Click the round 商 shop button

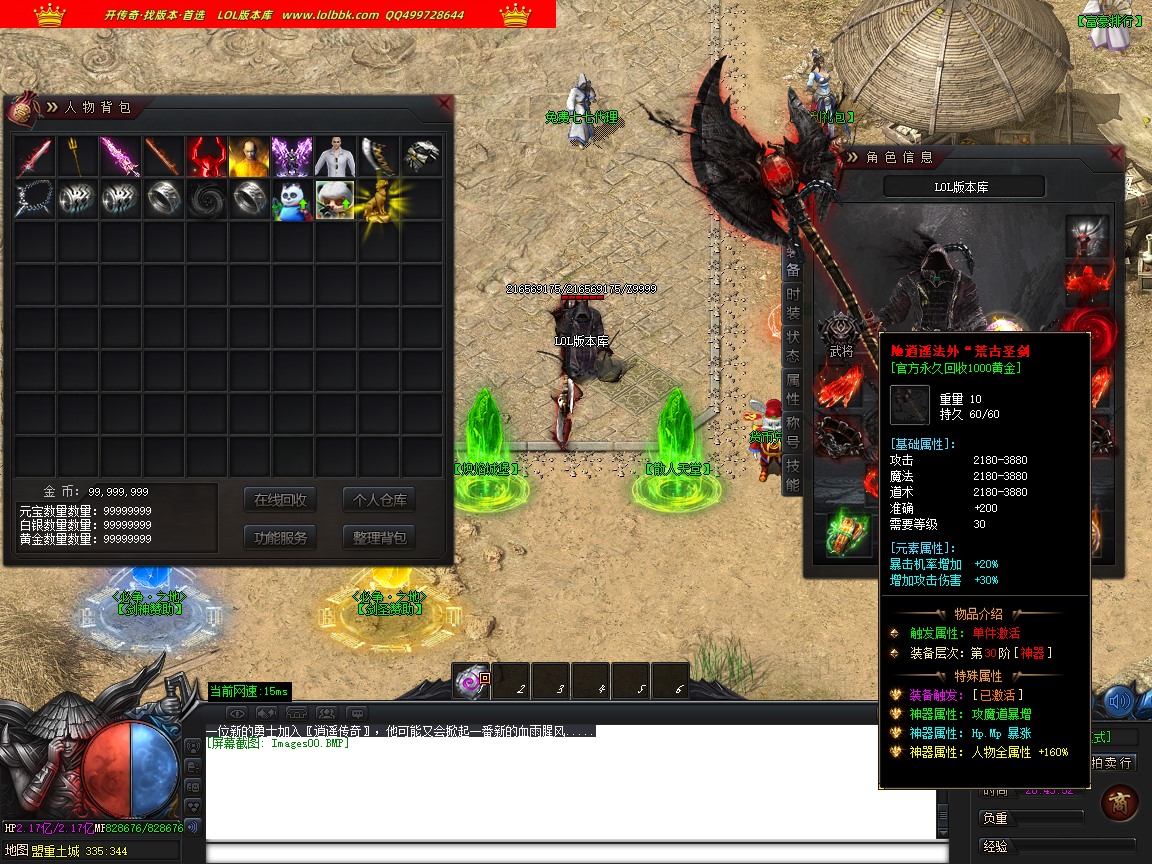point(1118,802)
